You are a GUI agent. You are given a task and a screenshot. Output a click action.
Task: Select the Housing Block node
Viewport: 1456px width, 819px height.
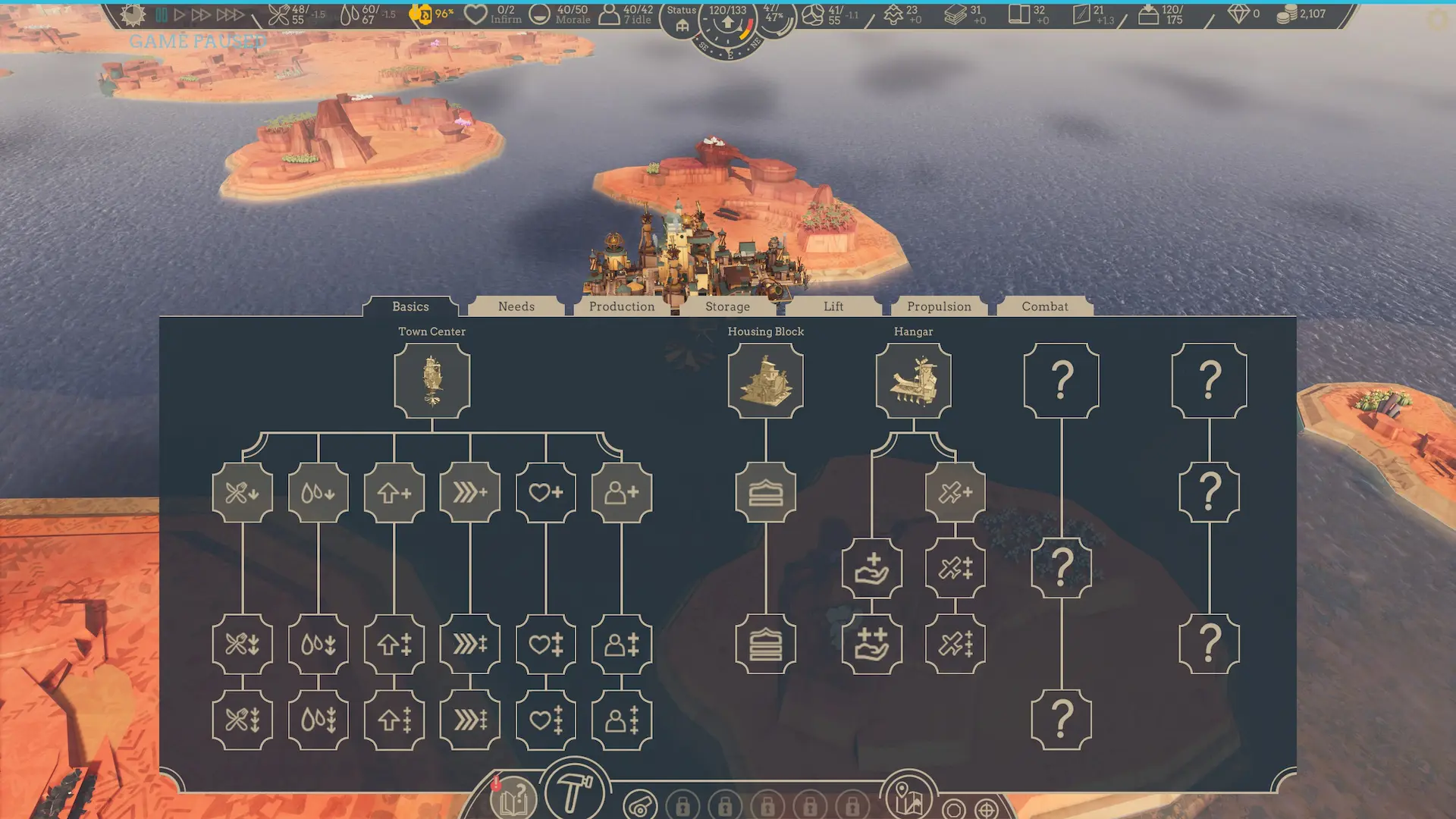click(x=765, y=379)
